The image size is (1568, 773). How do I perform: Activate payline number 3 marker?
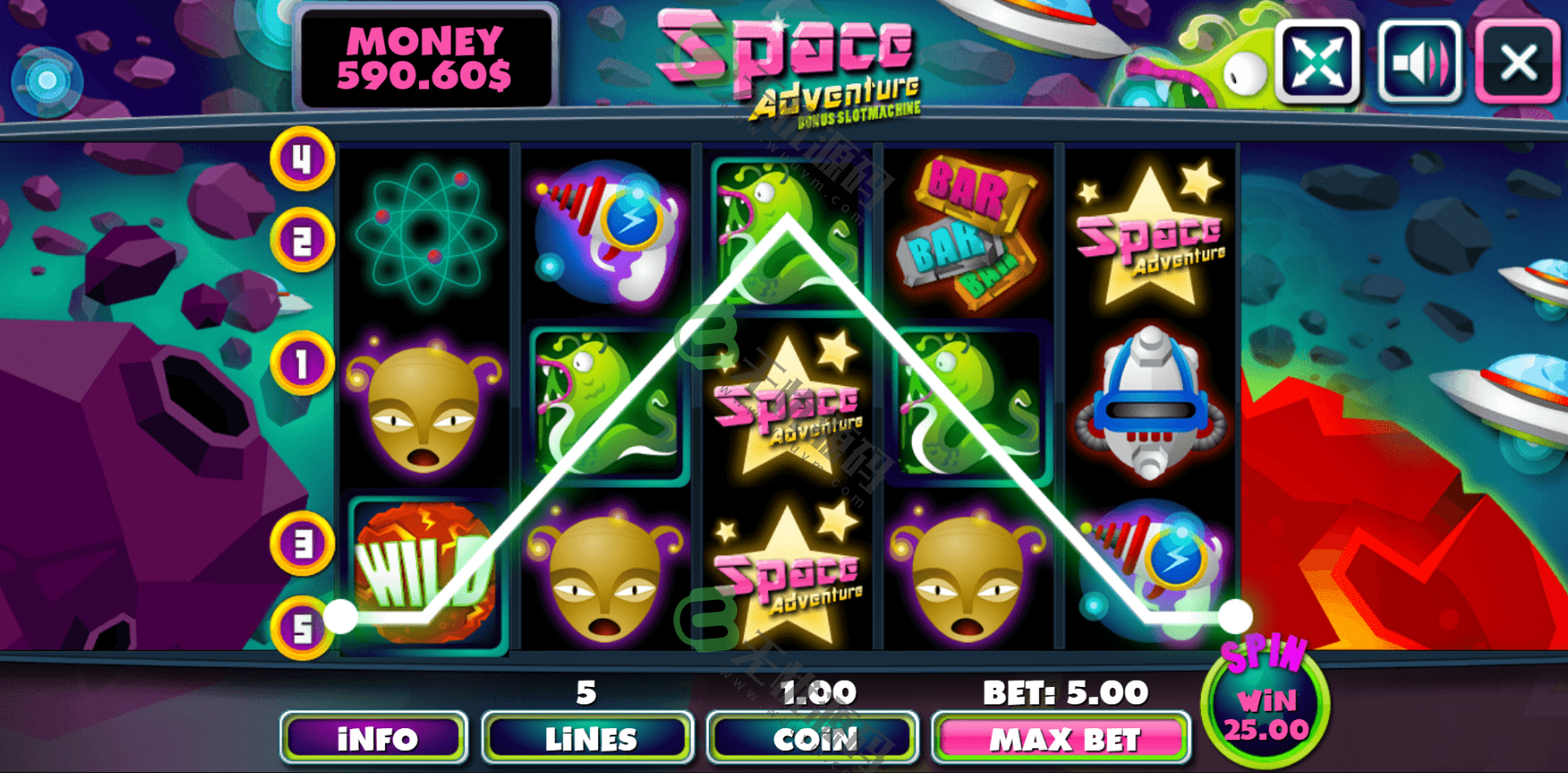302,543
